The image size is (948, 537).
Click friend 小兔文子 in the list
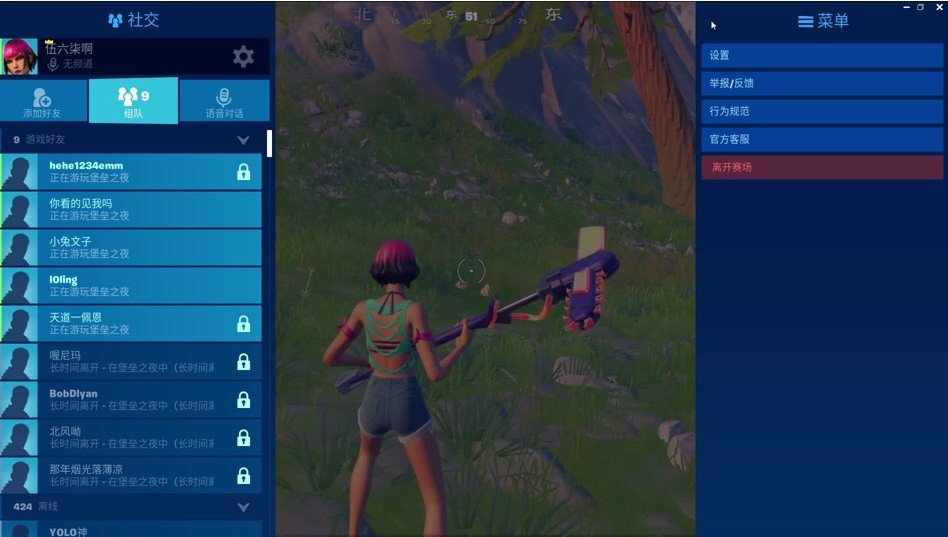(130, 248)
